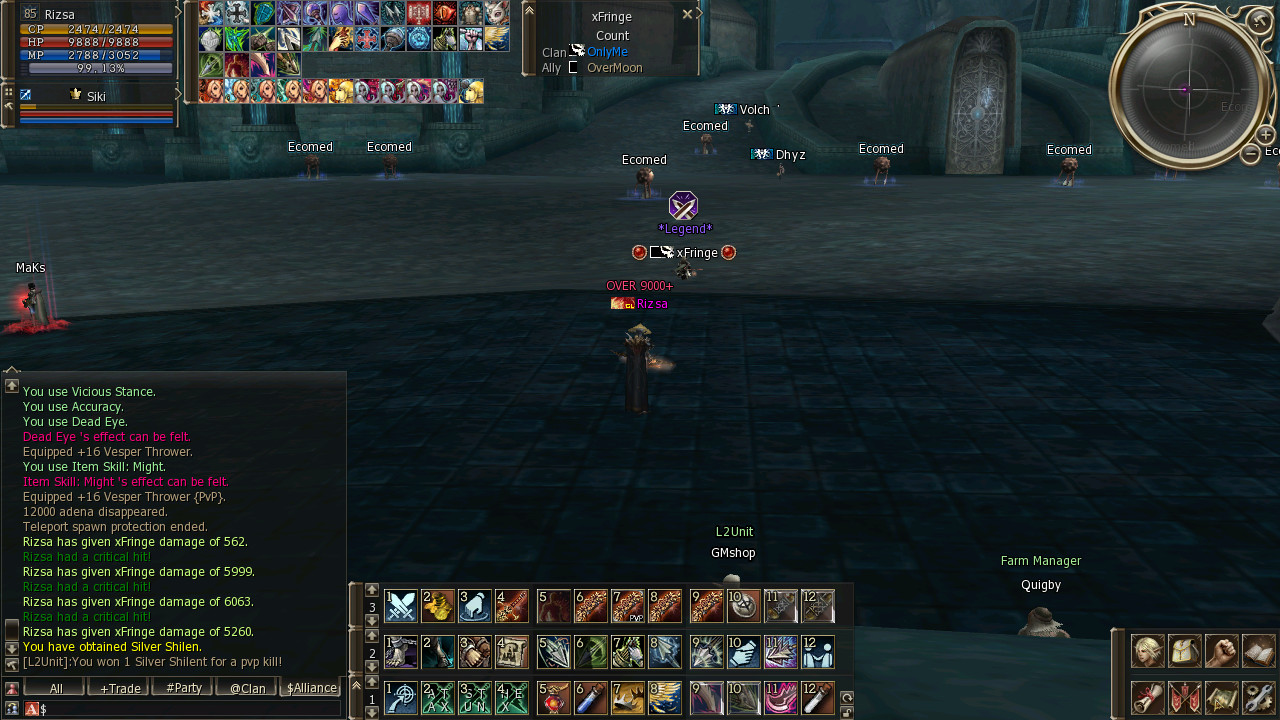Open the quest scroll icon
Viewport: 1280px width, 720px height.
pyautogui.click(x=1147, y=697)
